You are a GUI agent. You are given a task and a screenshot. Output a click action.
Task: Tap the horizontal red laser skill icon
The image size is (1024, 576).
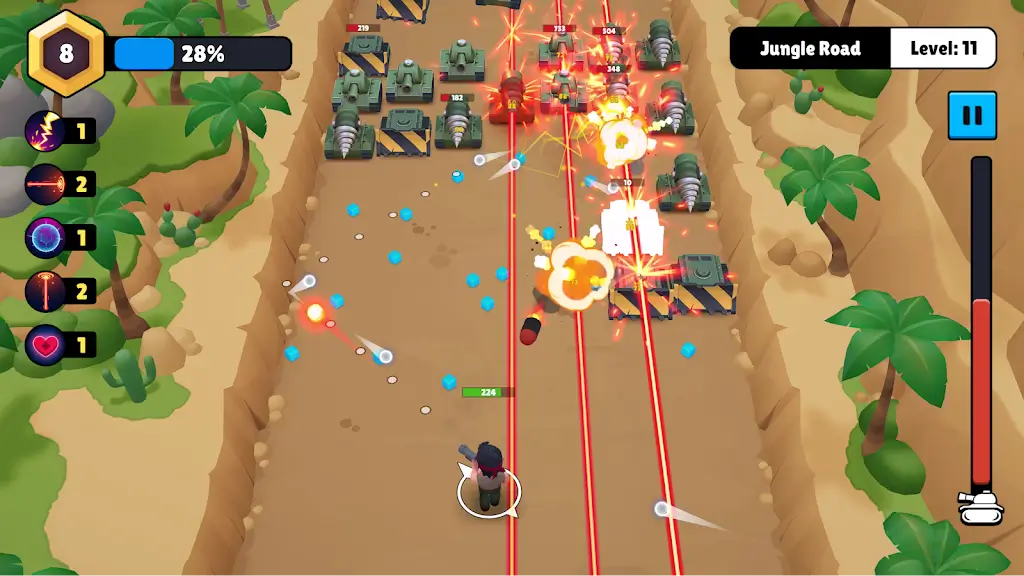coord(46,184)
